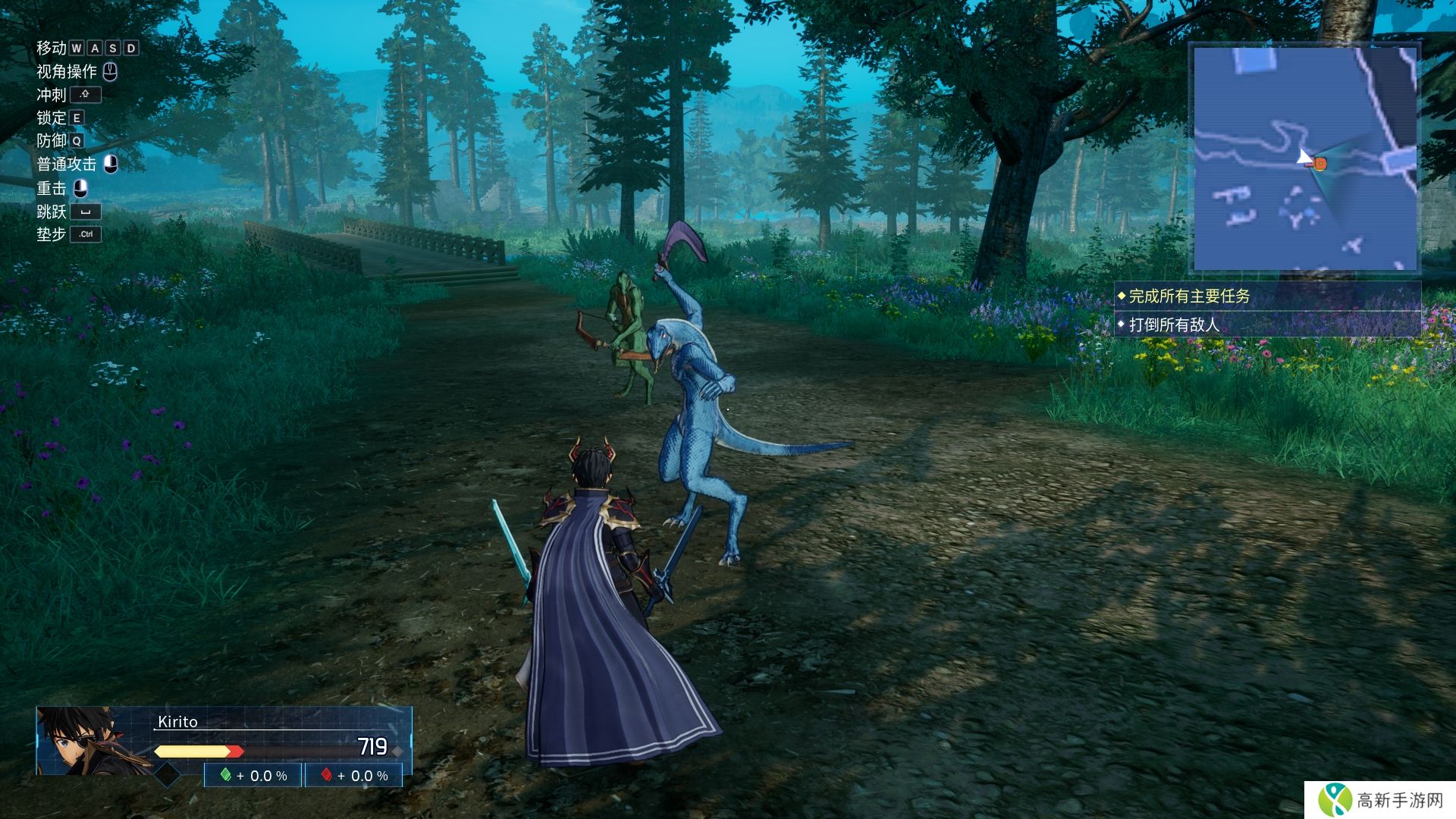Click the 高新手游网 watermark logo
The image size is (1456, 819).
click(x=1379, y=800)
